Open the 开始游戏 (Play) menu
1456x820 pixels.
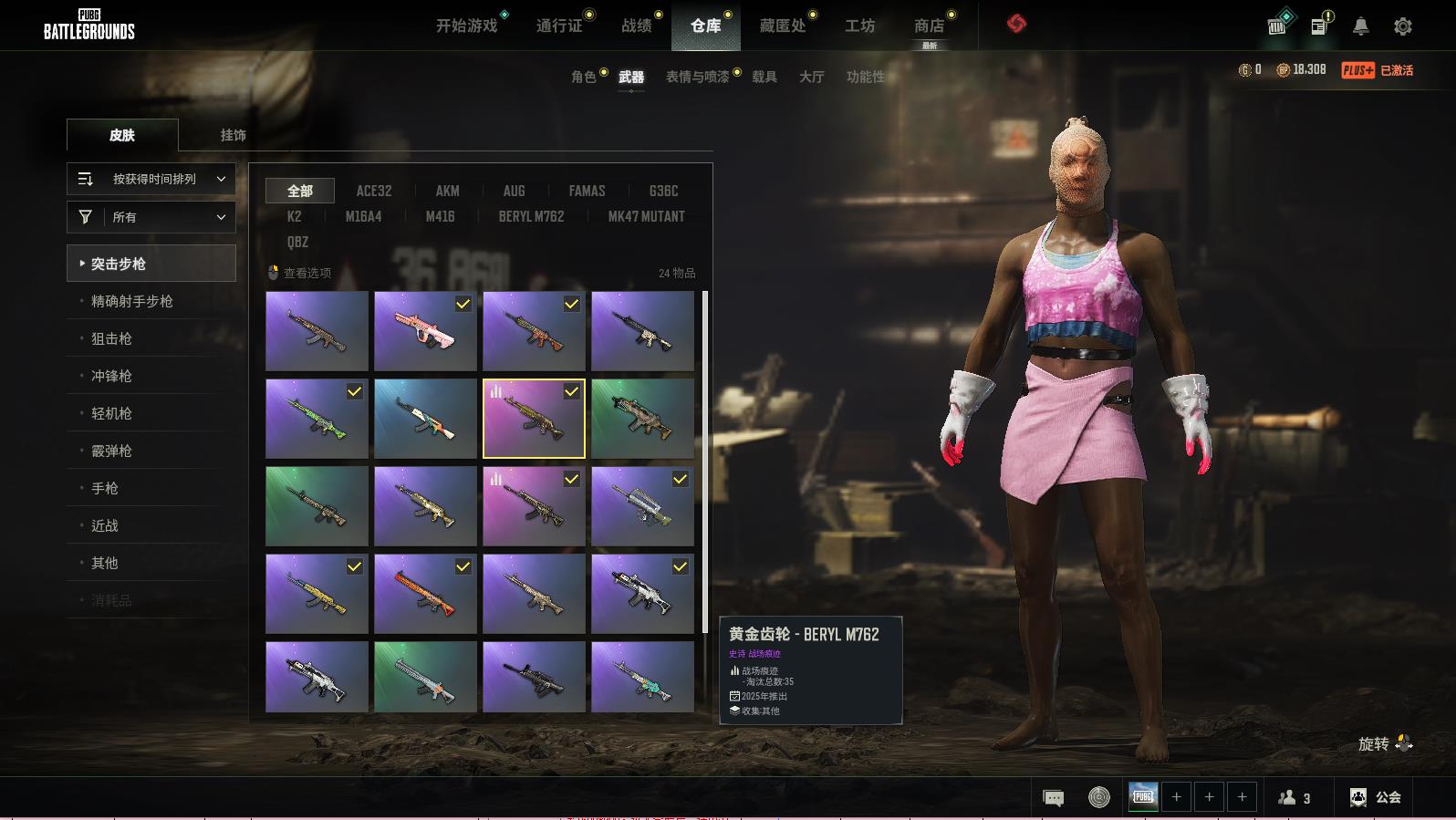tap(466, 26)
